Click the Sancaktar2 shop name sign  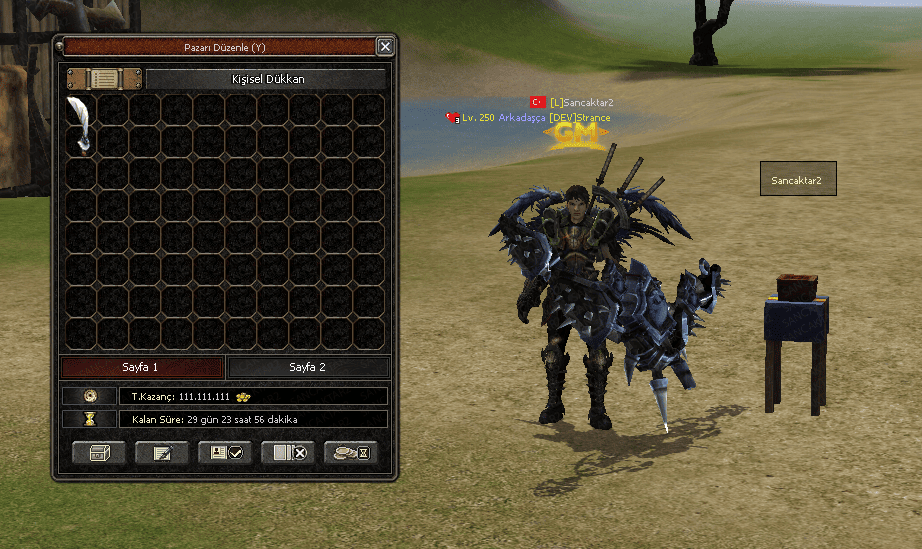pos(797,180)
